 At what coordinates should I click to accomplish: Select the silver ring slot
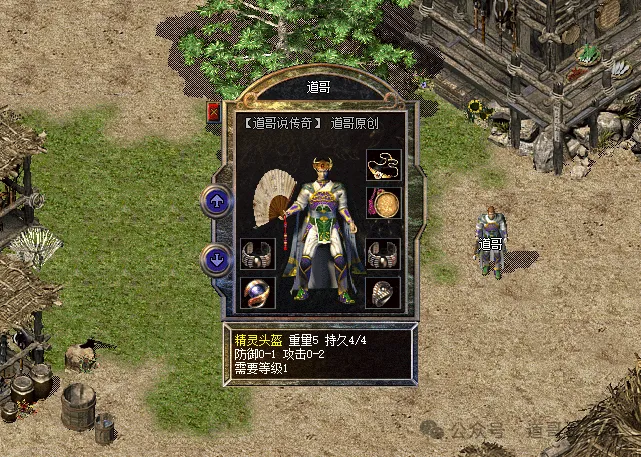tap(383, 292)
